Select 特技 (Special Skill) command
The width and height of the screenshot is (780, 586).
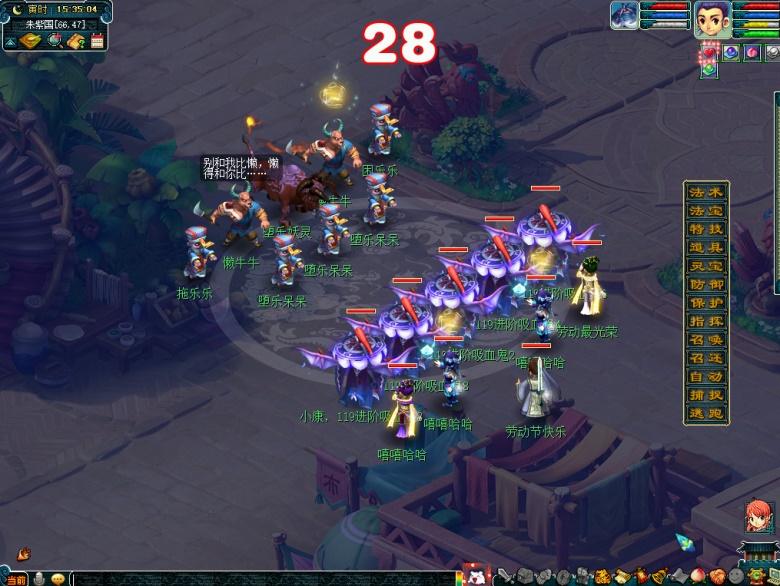click(x=705, y=229)
